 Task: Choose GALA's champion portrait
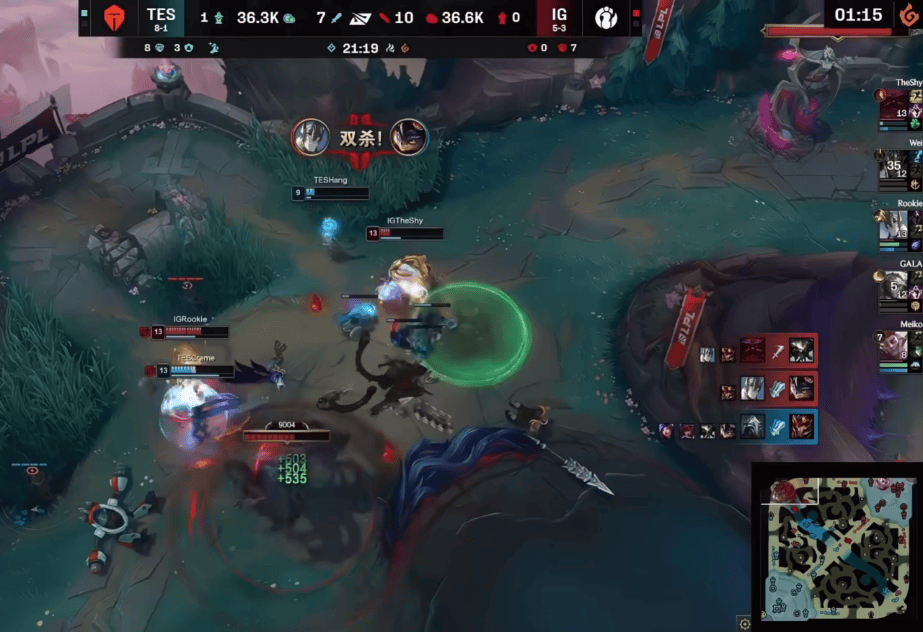(893, 287)
